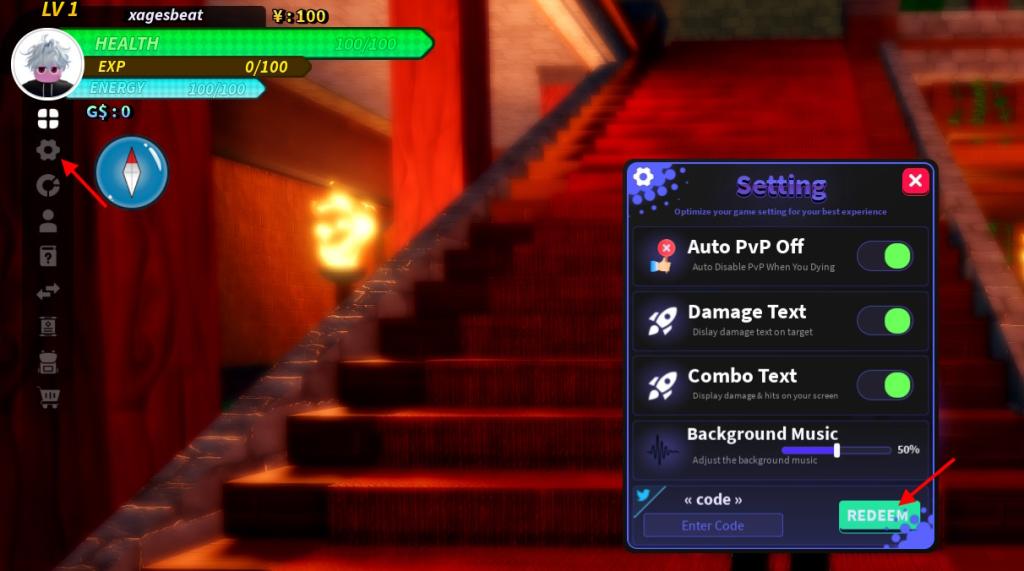This screenshot has width=1024, height=571.
Task: Click the two-arrows trade icon
Action: [48, 291]
